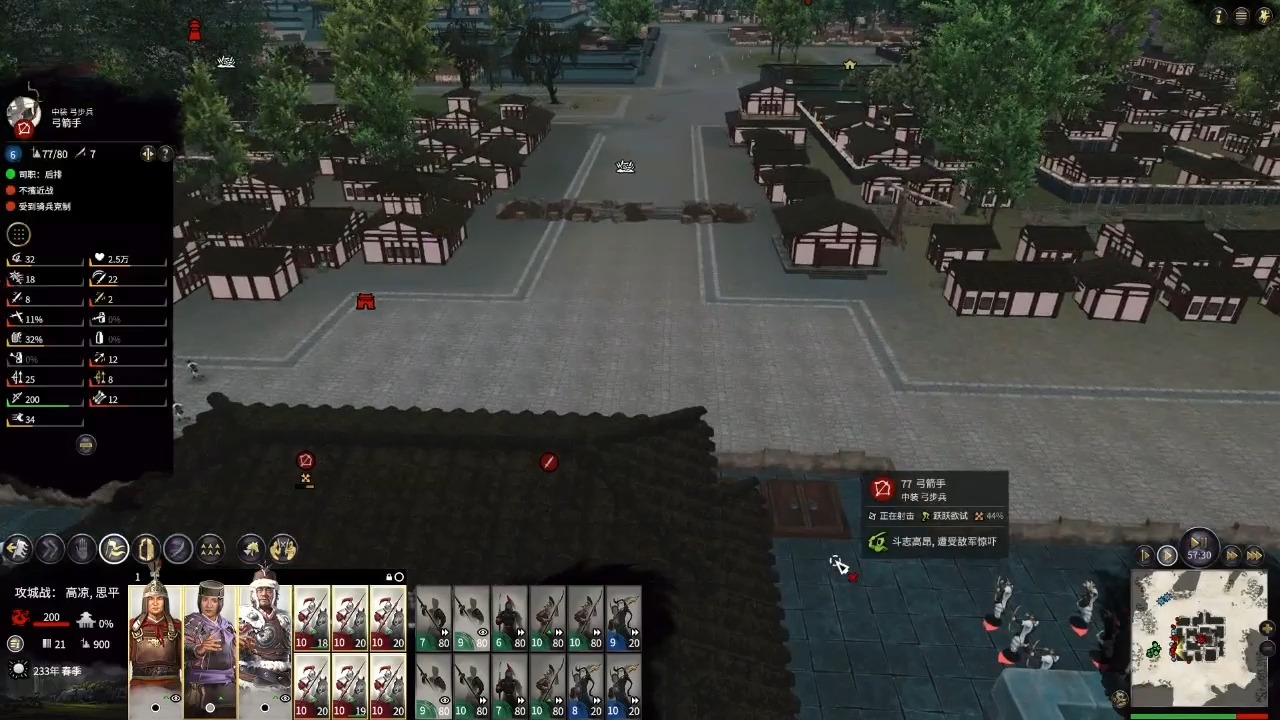Enable guard mode shield icon
1280x720 pixels.
click(145, 548)
